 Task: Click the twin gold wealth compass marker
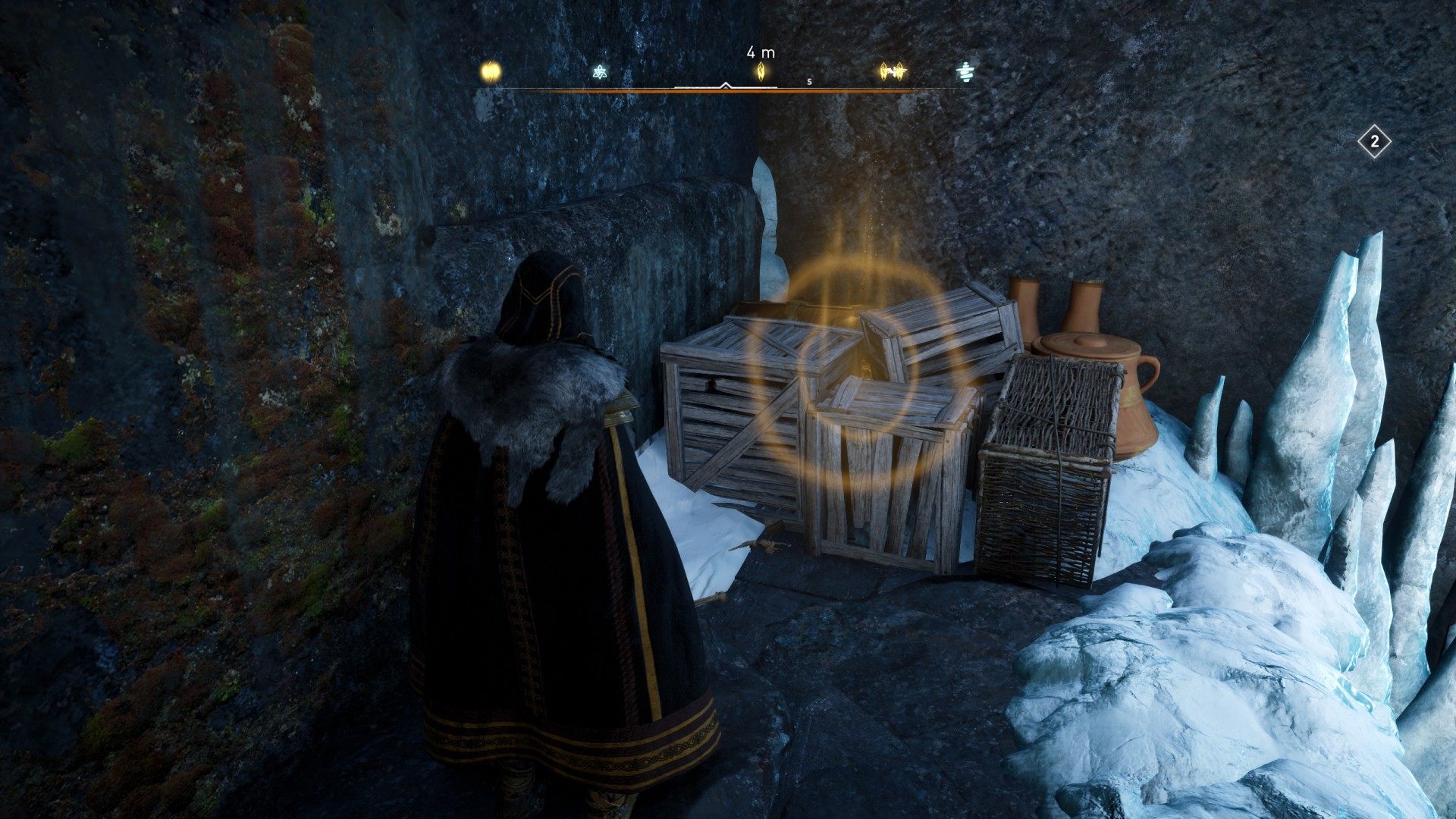[x=893, y=71]
